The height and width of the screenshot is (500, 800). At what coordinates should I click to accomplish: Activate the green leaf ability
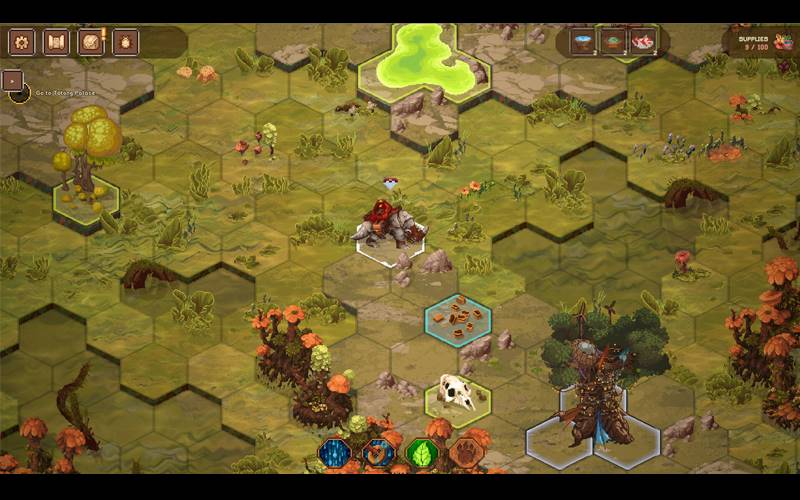(421, 454)
